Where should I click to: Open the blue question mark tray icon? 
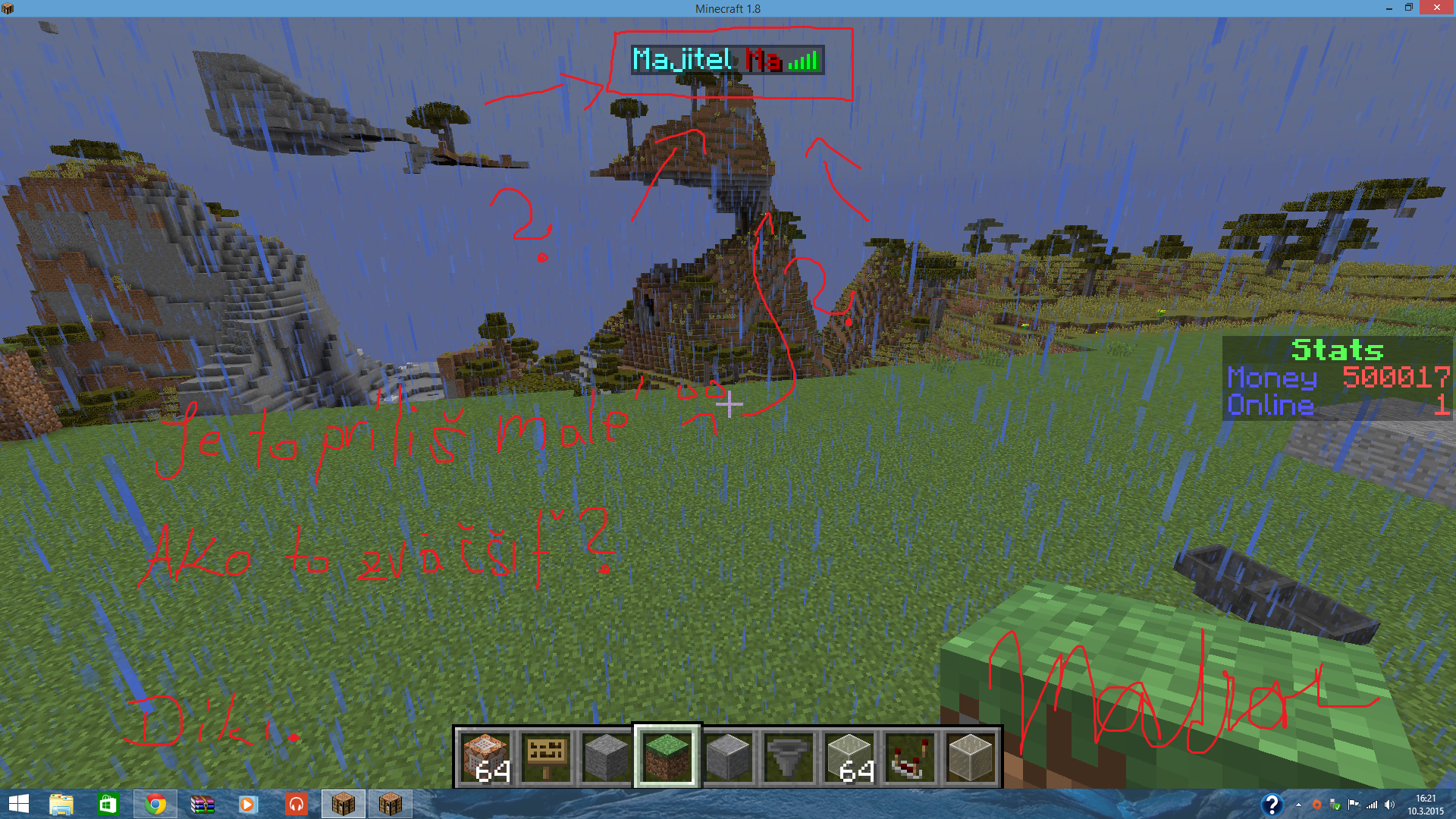(1272, 805)
